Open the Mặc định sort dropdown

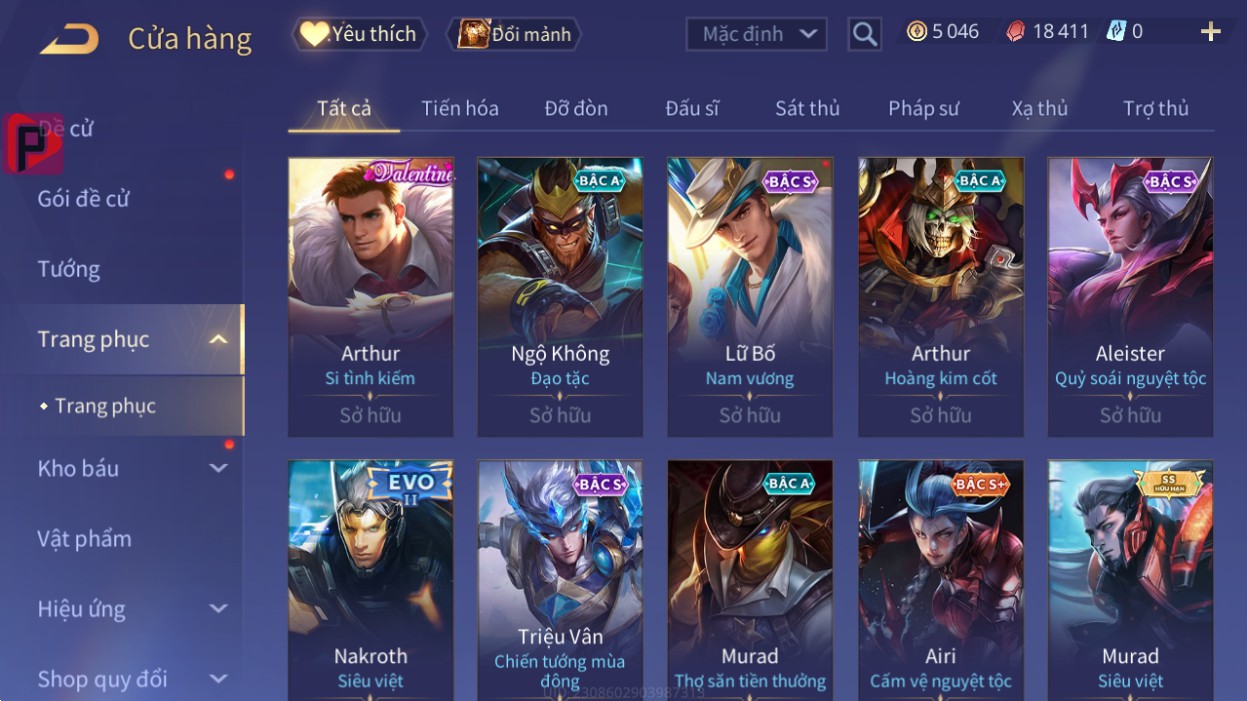[756, 34]
